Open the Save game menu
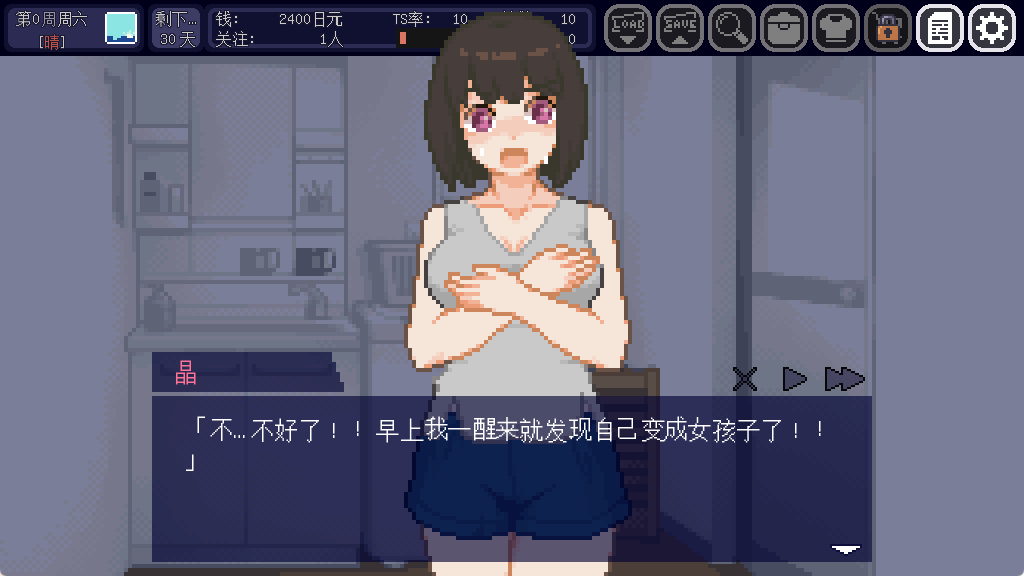This screenshot has height=576, width=1024. 679,28
